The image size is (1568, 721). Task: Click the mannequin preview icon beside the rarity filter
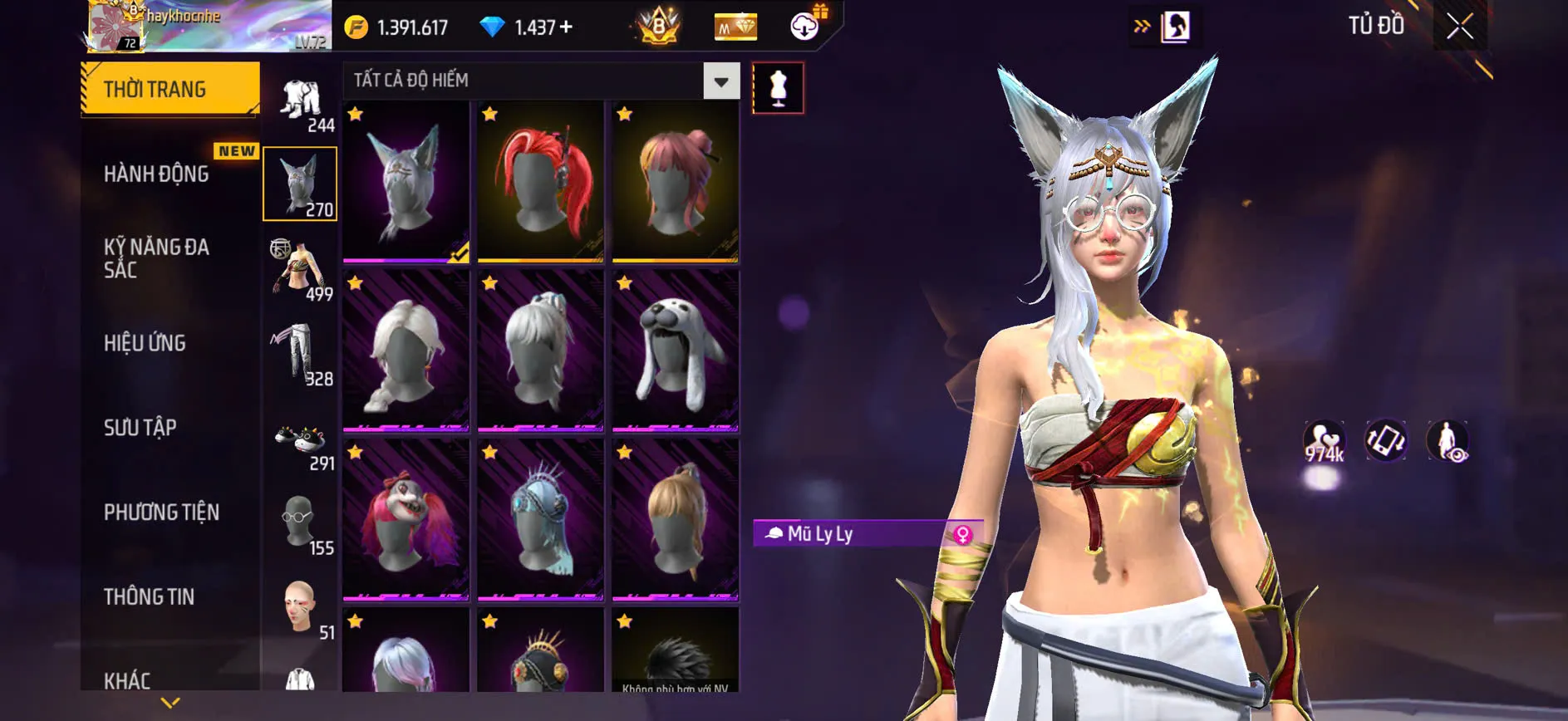click(x=779, y=86)
